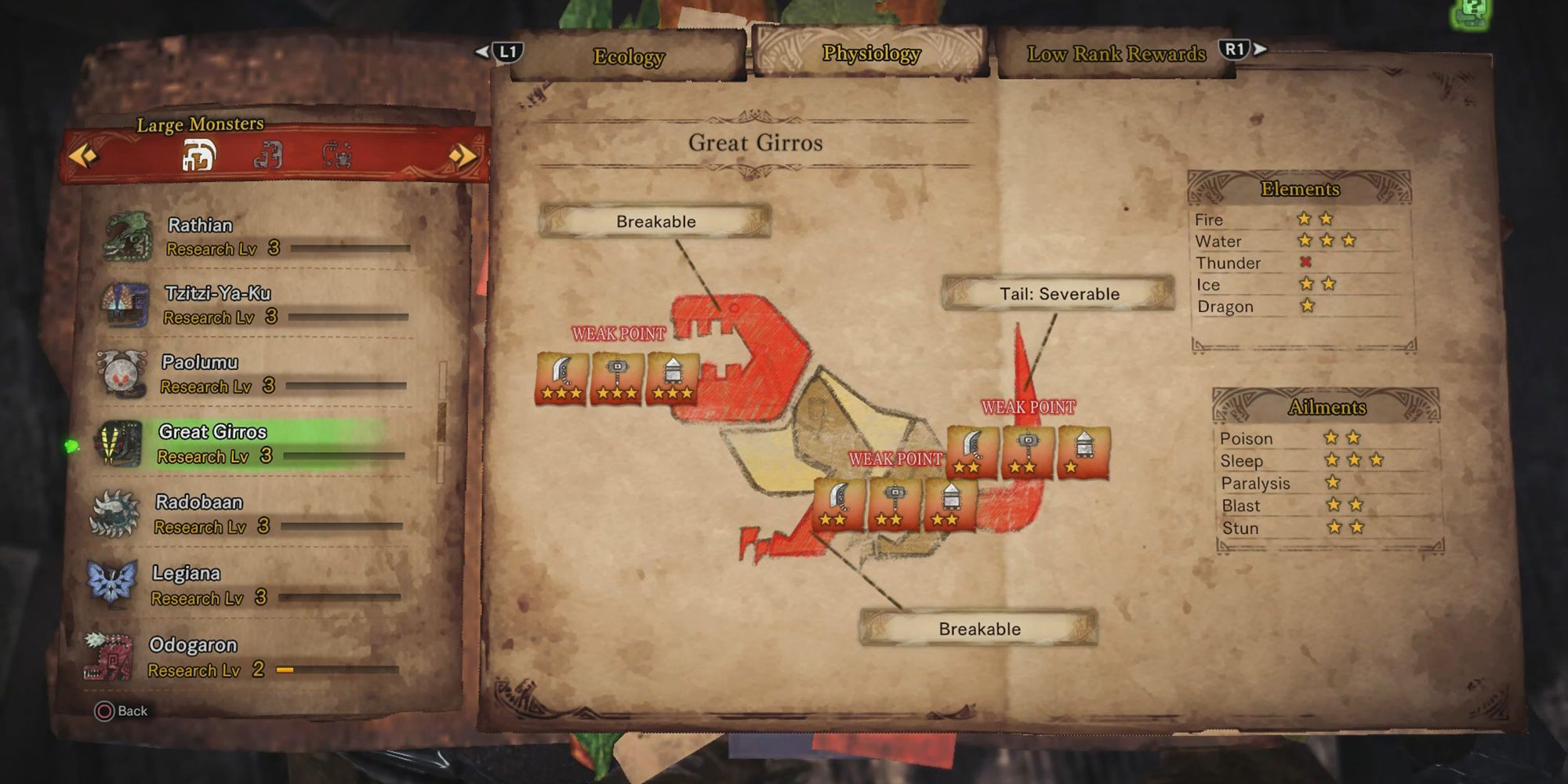The image size is (1568, 784).
Task: Open the Low Rank Rewards tab
Action: (1116, 54)
